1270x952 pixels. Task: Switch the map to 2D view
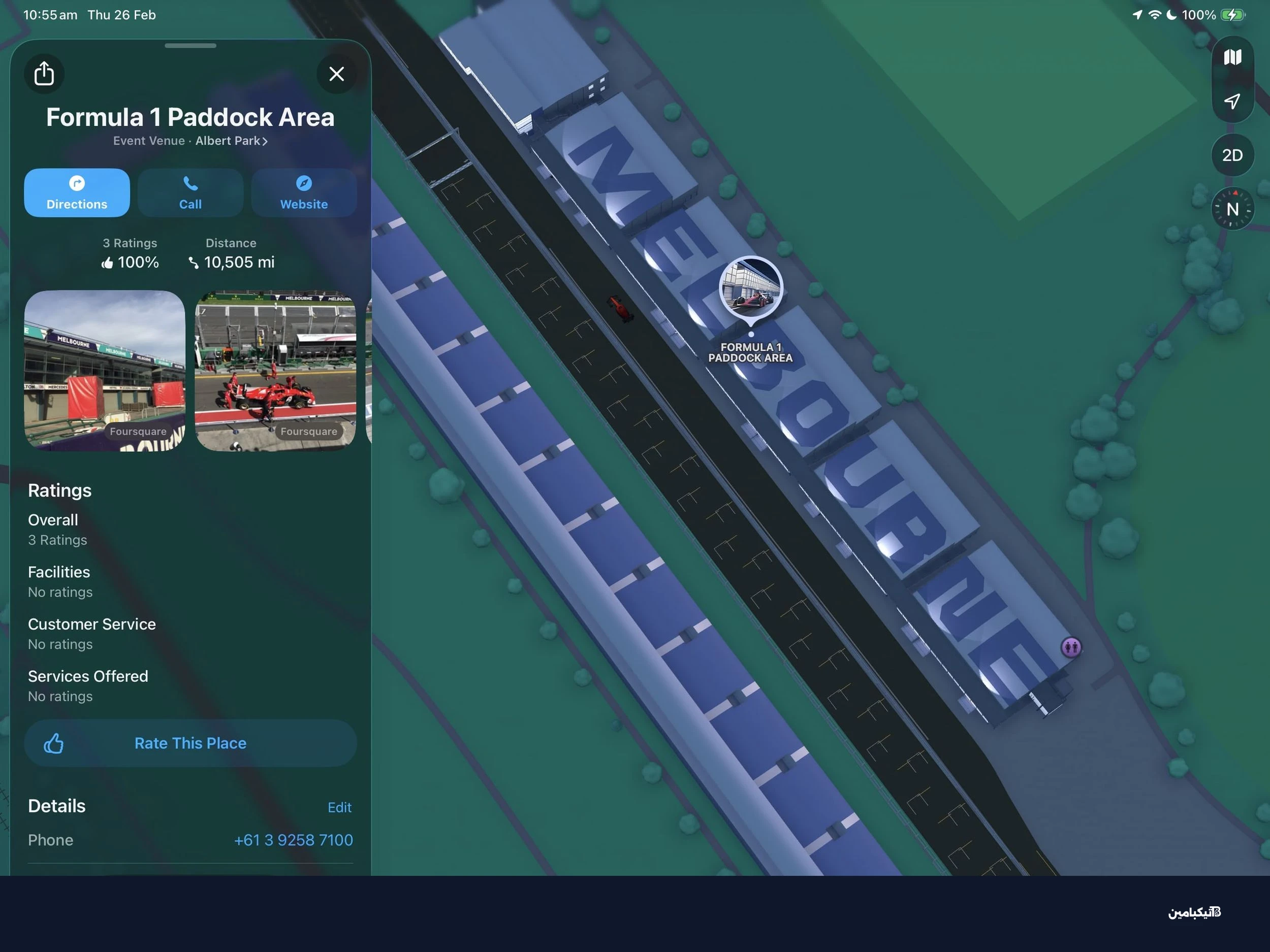point(1232,155)
